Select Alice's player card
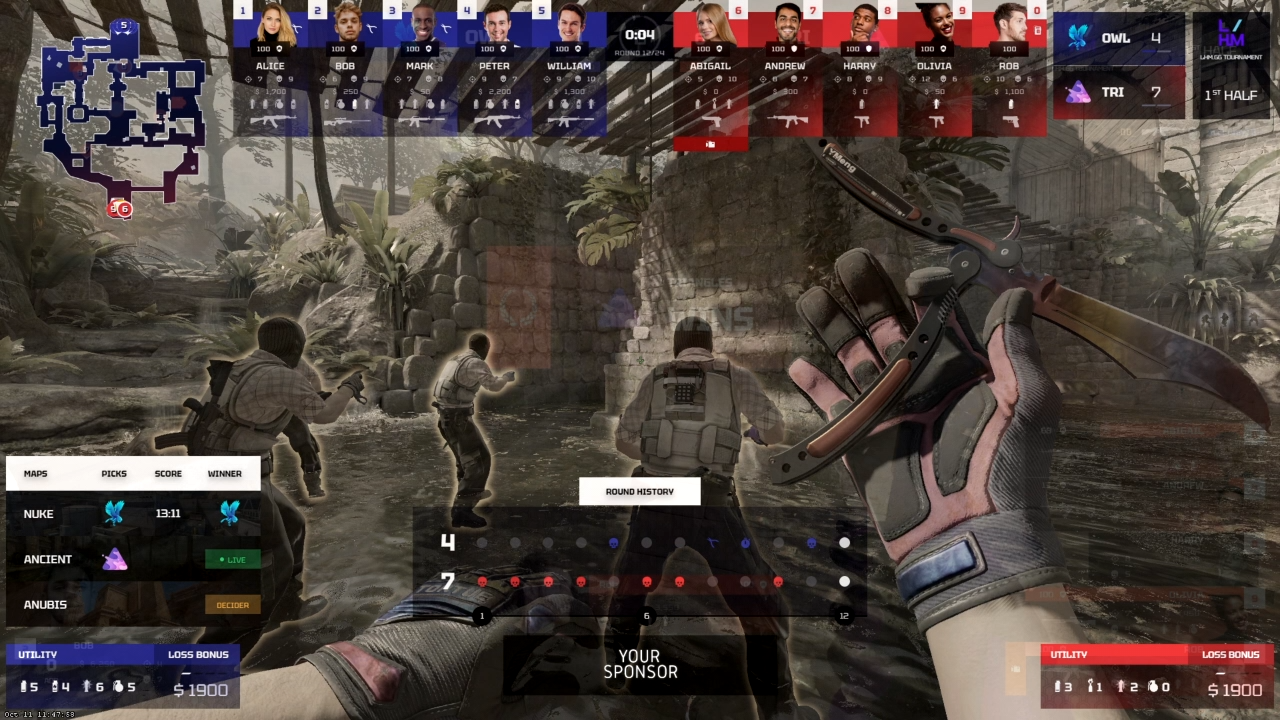Screen dimensions: 1280x720 coord(270,70)
